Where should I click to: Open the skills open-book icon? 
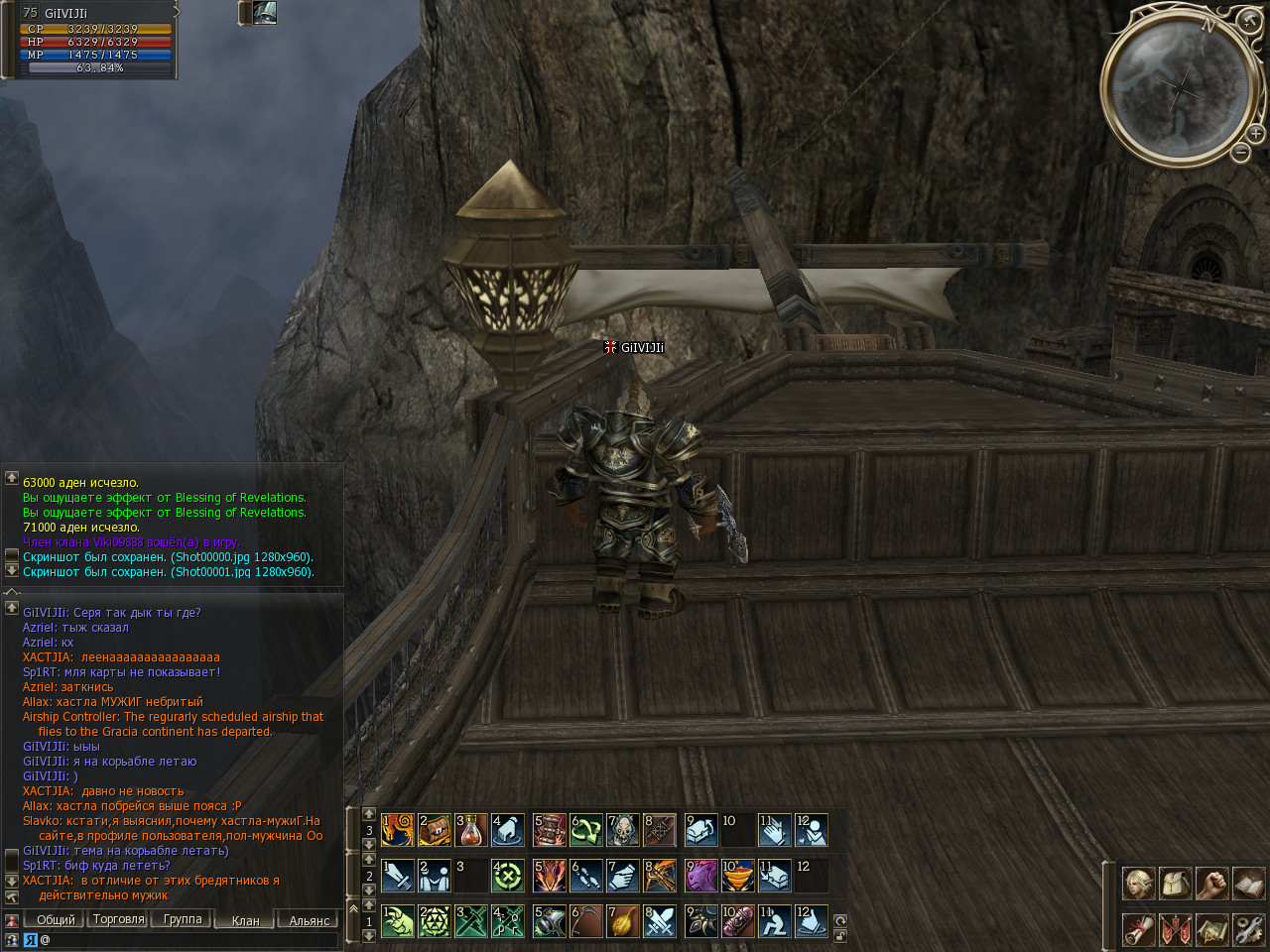pos(1248,883)
